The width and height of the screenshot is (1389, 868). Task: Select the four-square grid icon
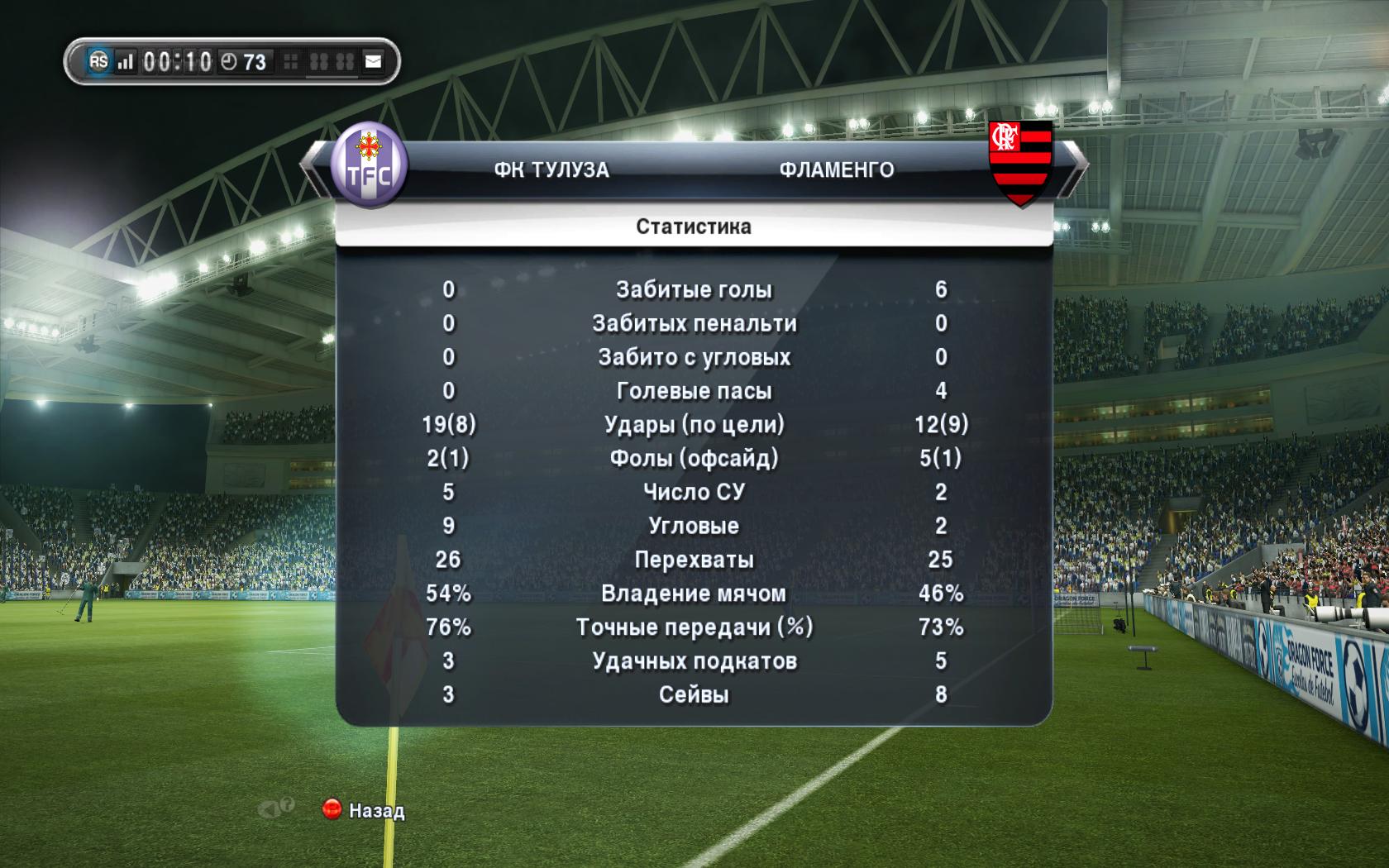pos(291,62)
